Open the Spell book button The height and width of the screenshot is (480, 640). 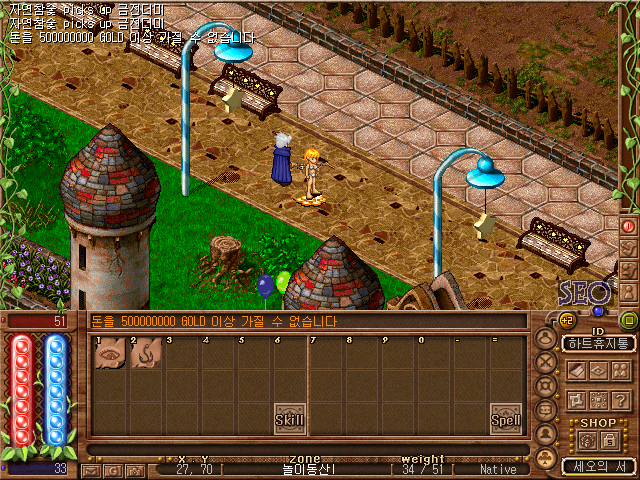coord(505,419)
